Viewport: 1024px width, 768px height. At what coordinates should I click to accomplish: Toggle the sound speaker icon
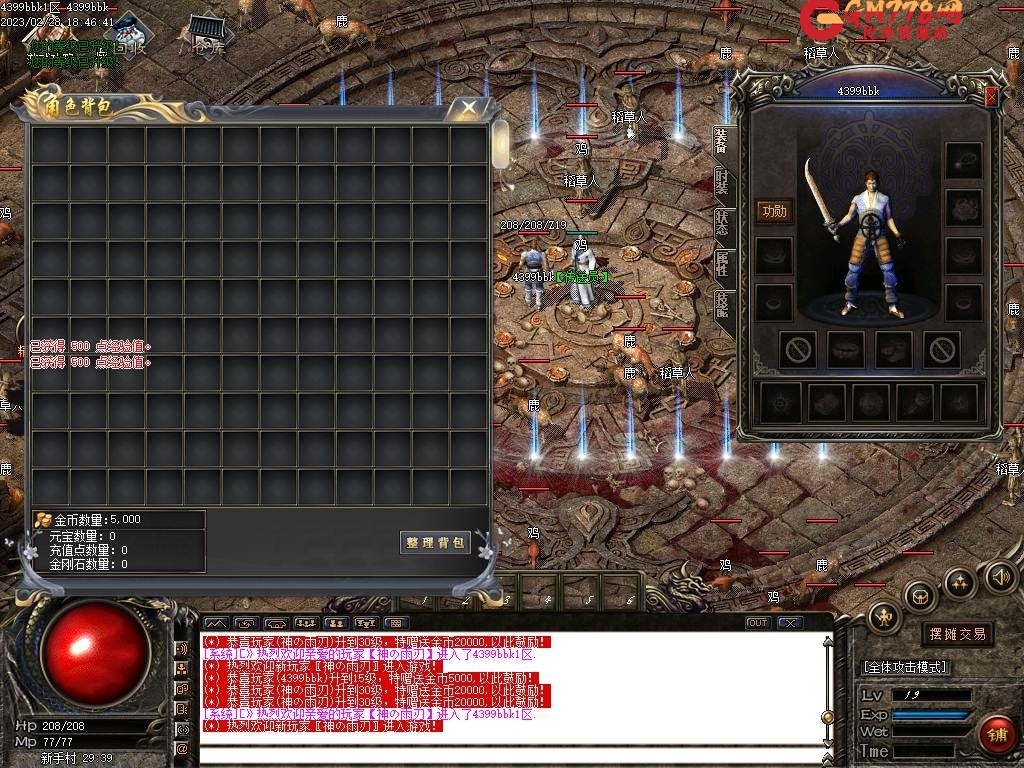pos(1000,577)
